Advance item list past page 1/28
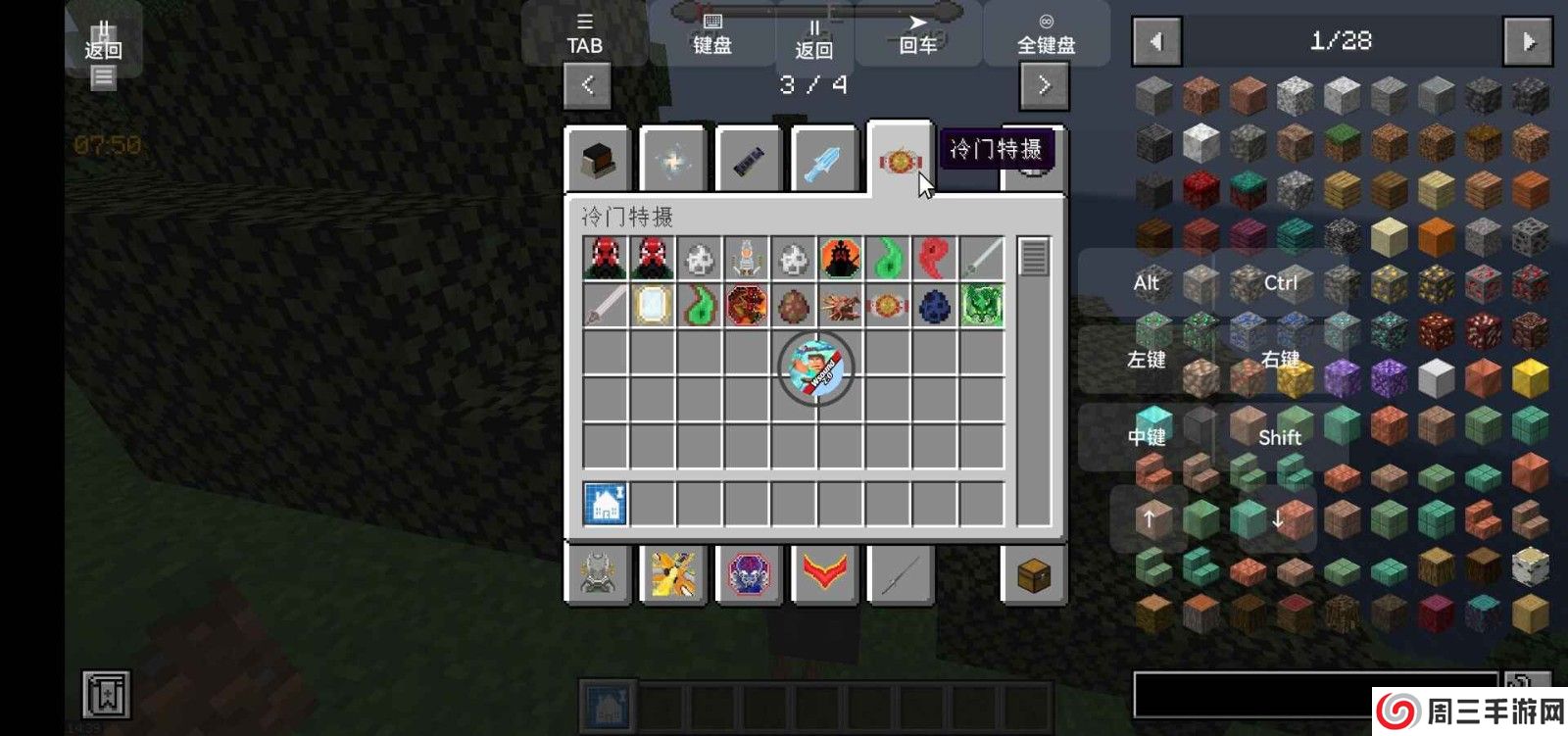Image resolution: width=1568 pixels, height=736 pixels. pyautogui.click(x=1528, y=42)
